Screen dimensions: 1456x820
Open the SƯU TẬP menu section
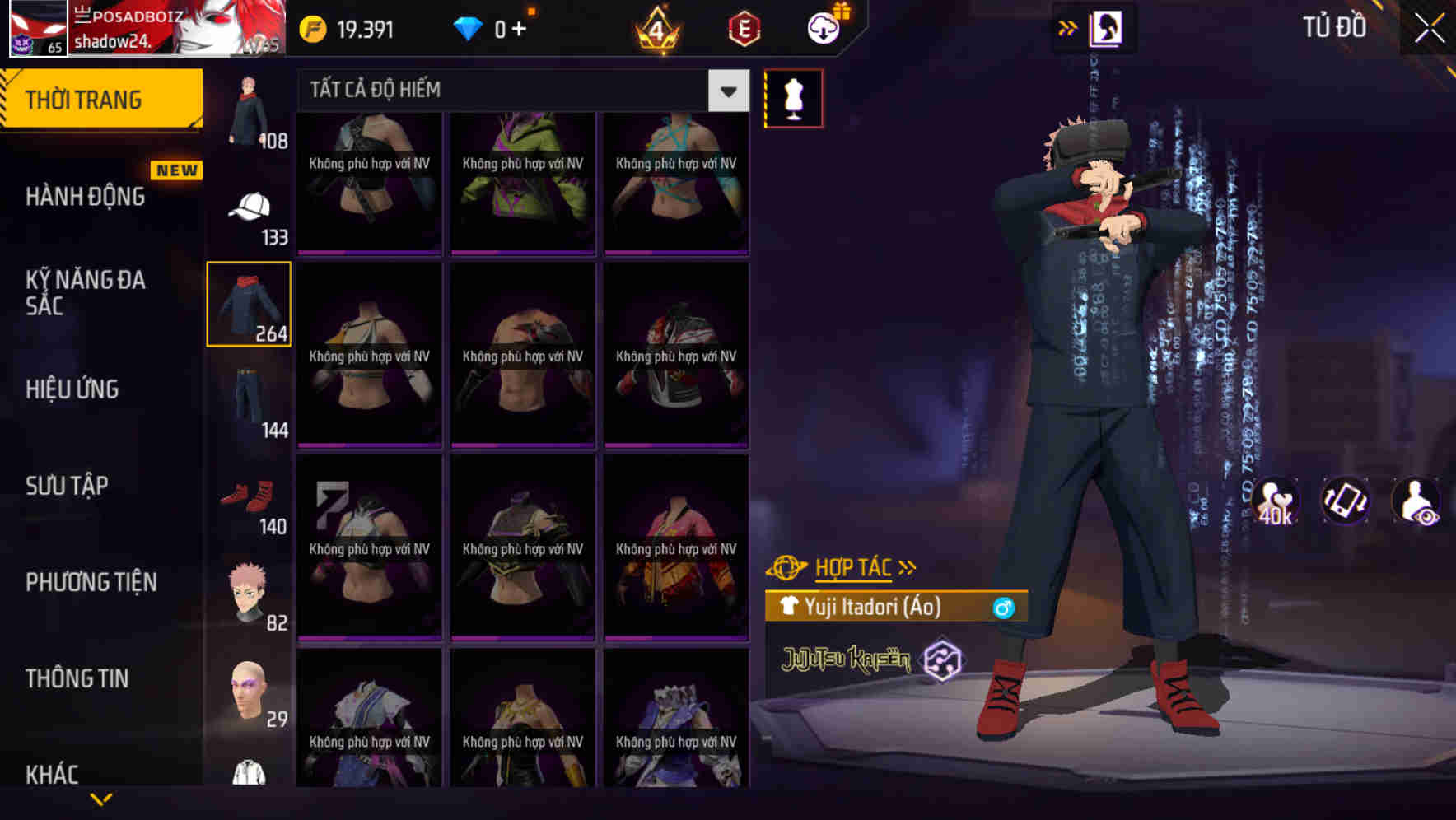pos(66,486)
